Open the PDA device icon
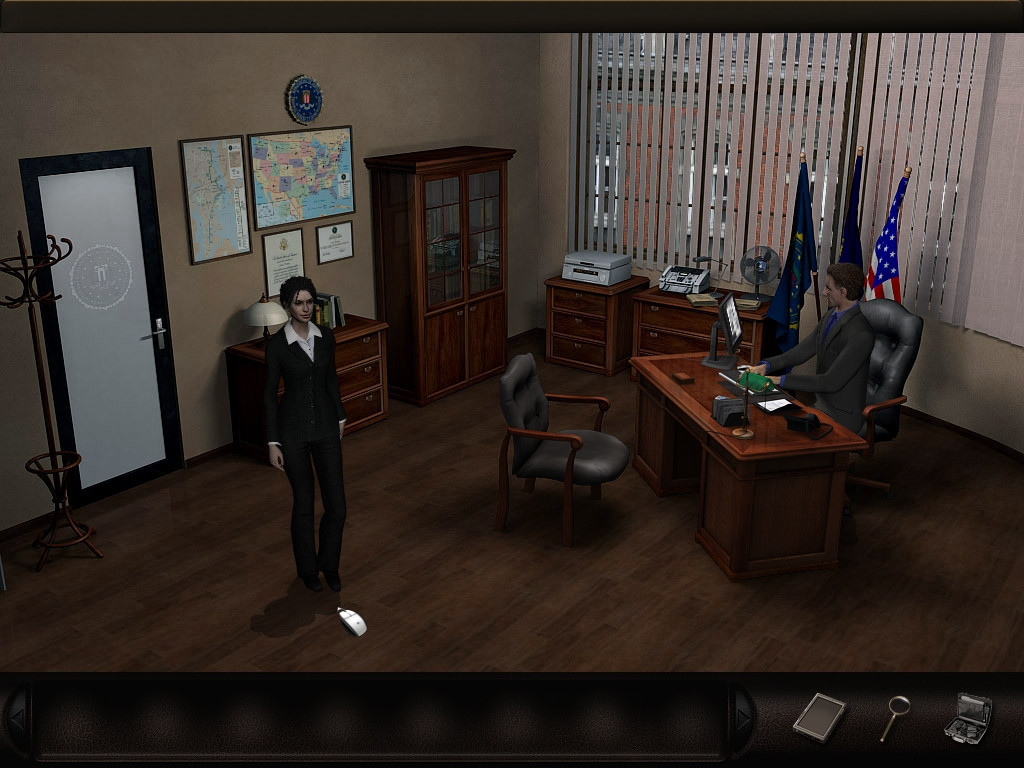Image resolution: width=1024 pixels, height=768 pixels. pyautogui.click(x=819, y=716)
